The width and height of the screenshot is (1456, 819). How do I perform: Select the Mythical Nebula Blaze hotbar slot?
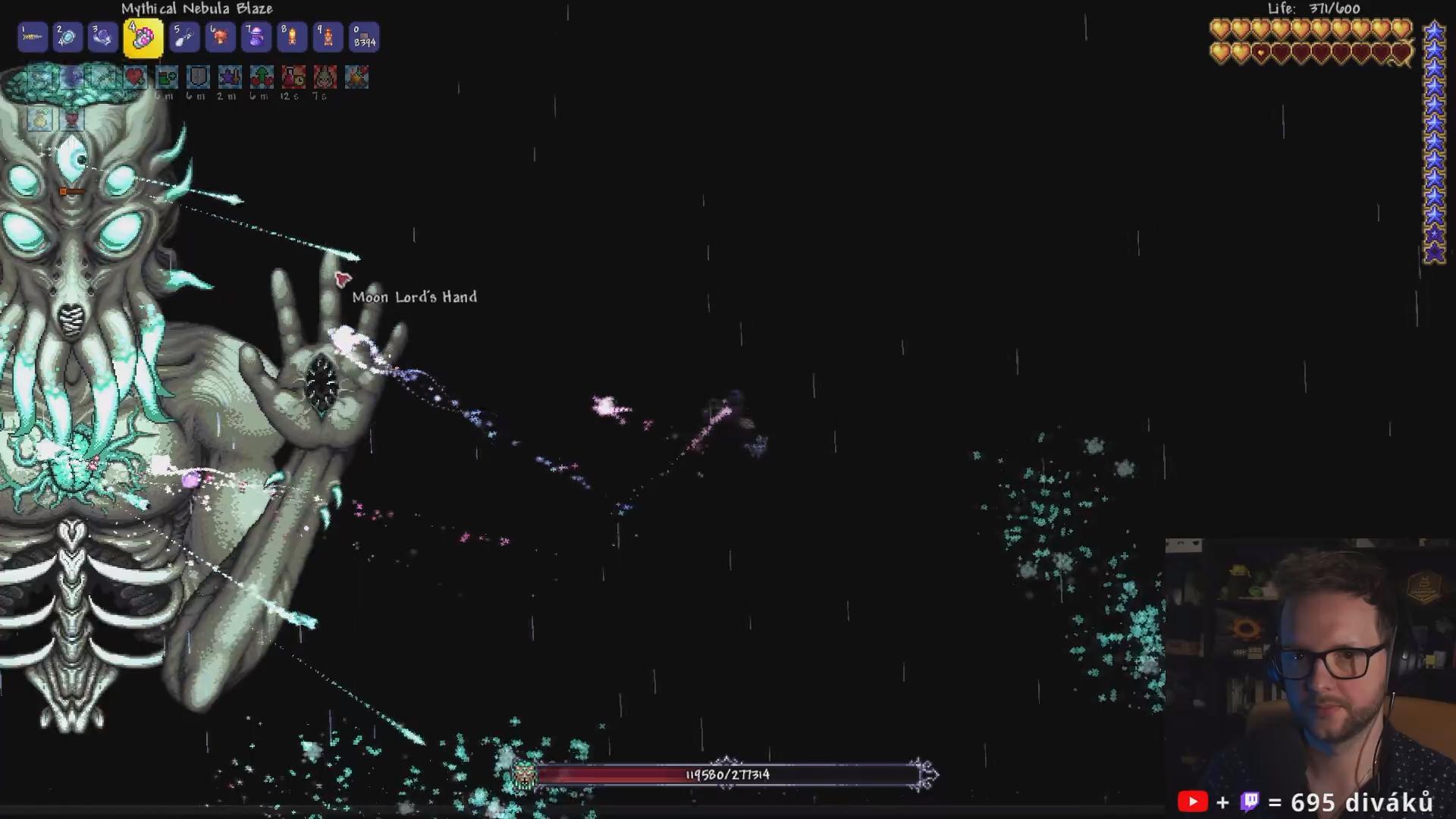pyautogui.click(x=143, y=38)
